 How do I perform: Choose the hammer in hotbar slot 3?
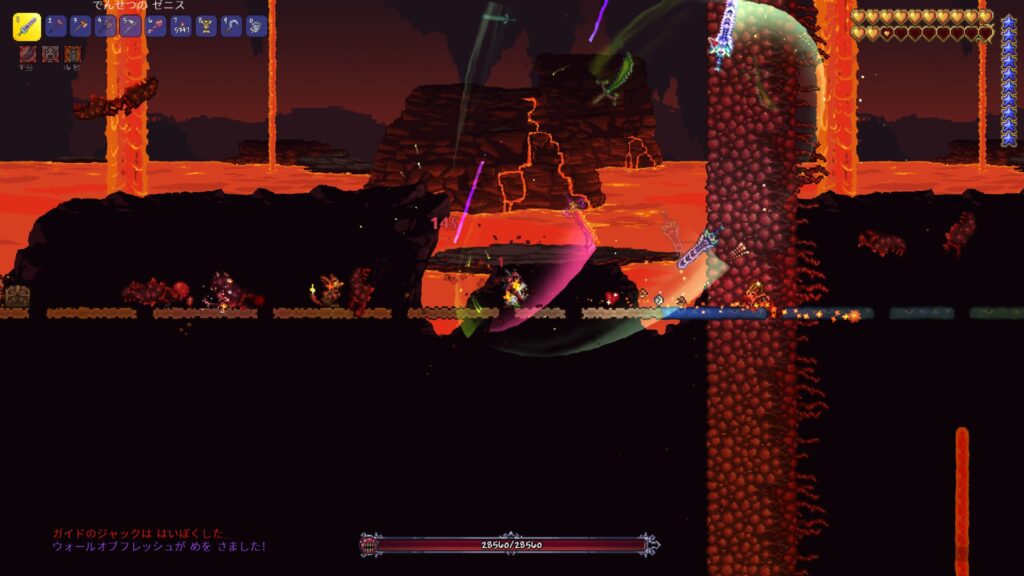coord(81,27)
